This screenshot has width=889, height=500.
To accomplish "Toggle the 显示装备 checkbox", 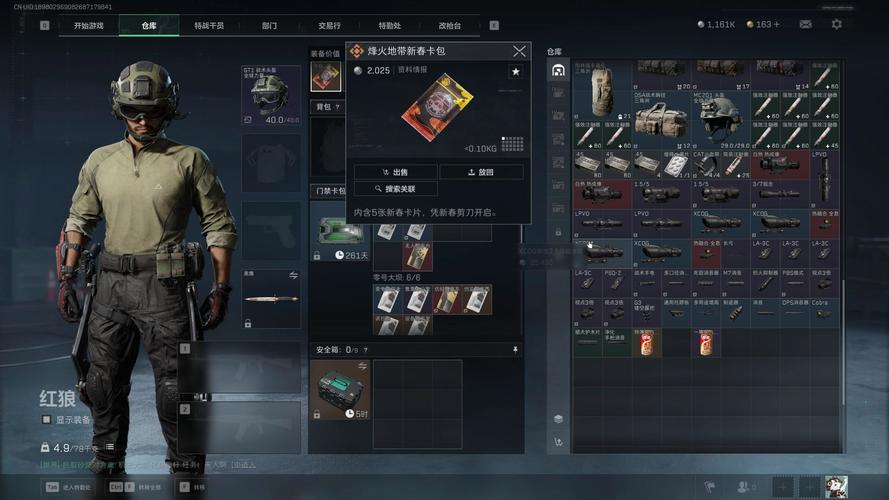I will [47, 420].
